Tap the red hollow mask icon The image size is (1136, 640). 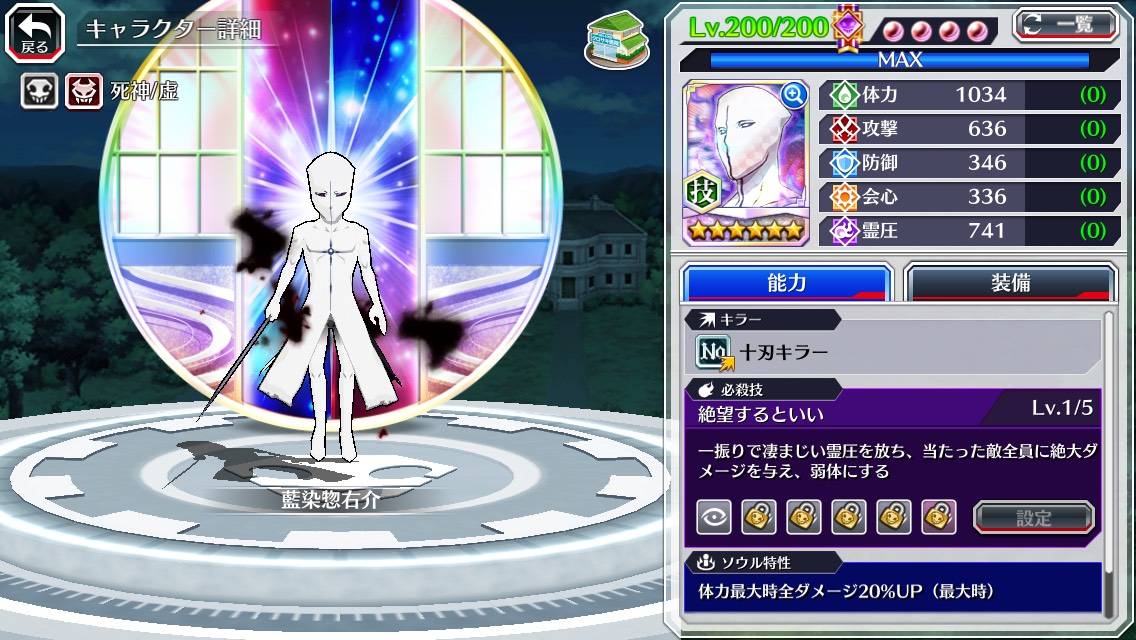[x=84, y=92]
